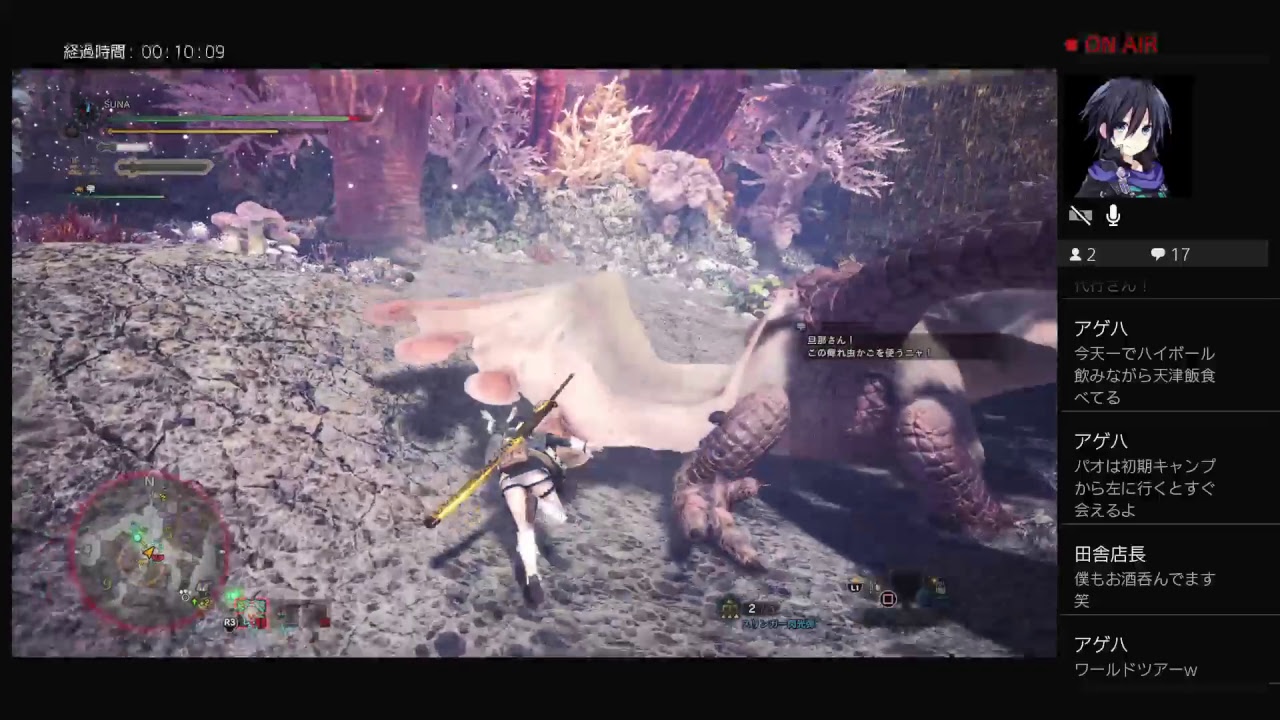Click the comment speech bubble icon
This screenshot has width=1280, height=720.
1157,255
